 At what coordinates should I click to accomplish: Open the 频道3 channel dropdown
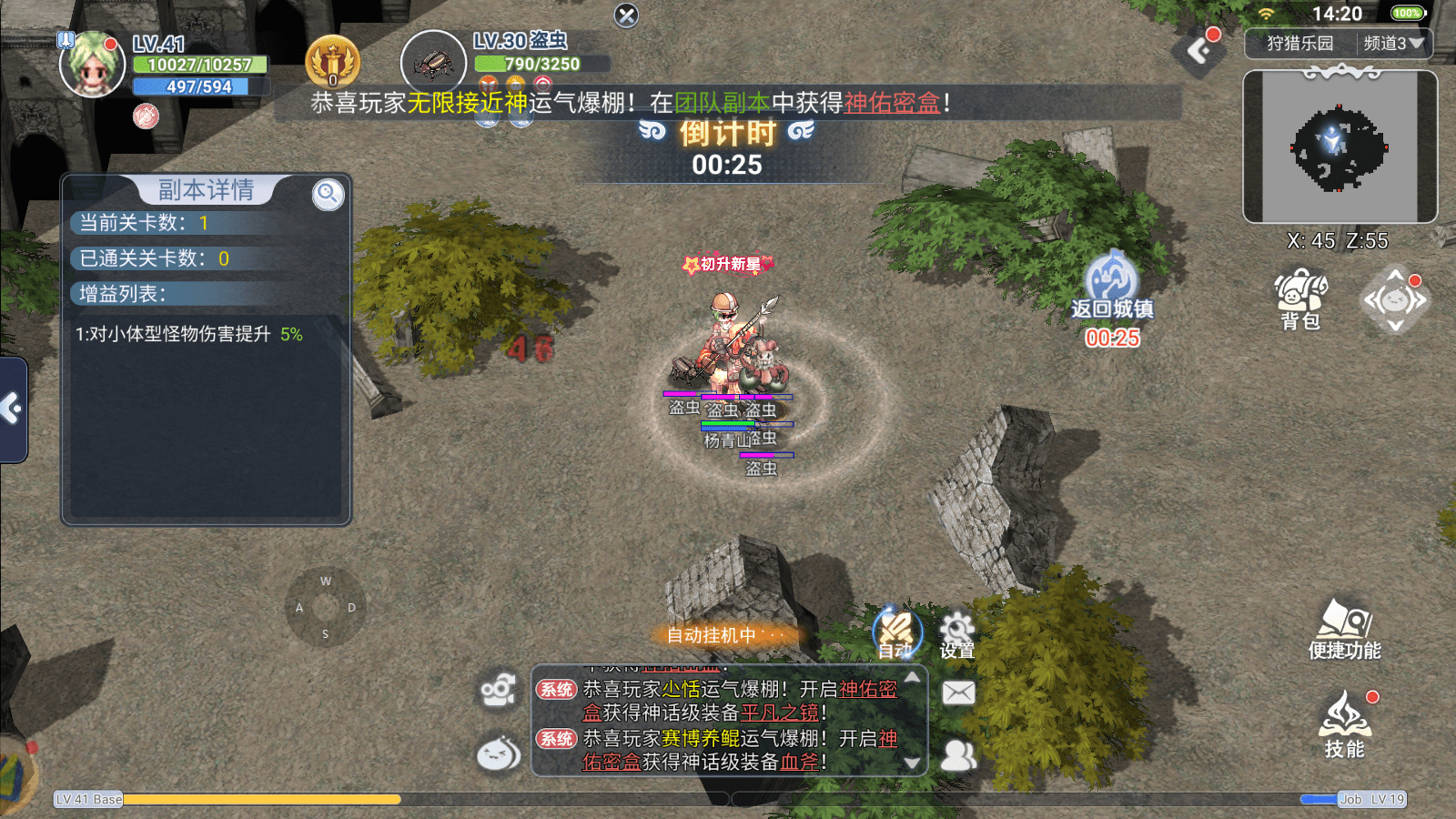(x=1393, y=44)
